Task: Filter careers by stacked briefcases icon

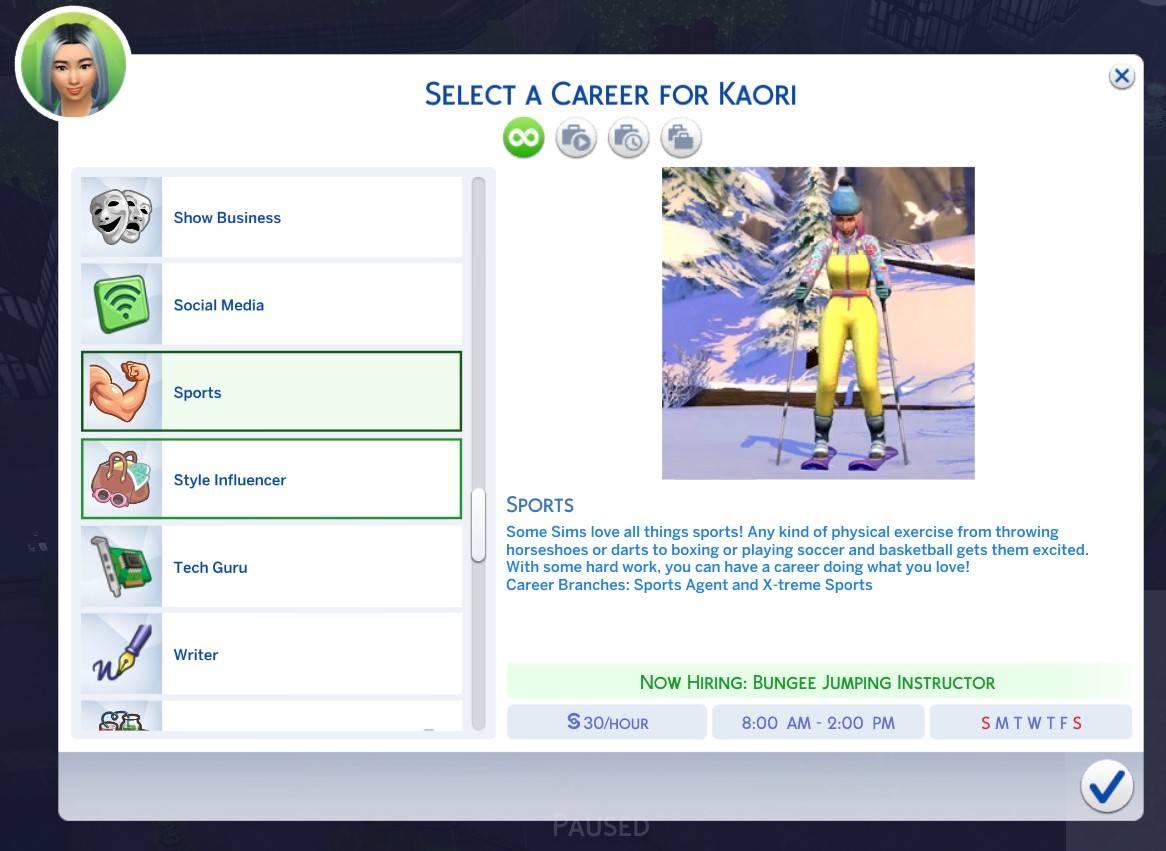Action: 681,139
